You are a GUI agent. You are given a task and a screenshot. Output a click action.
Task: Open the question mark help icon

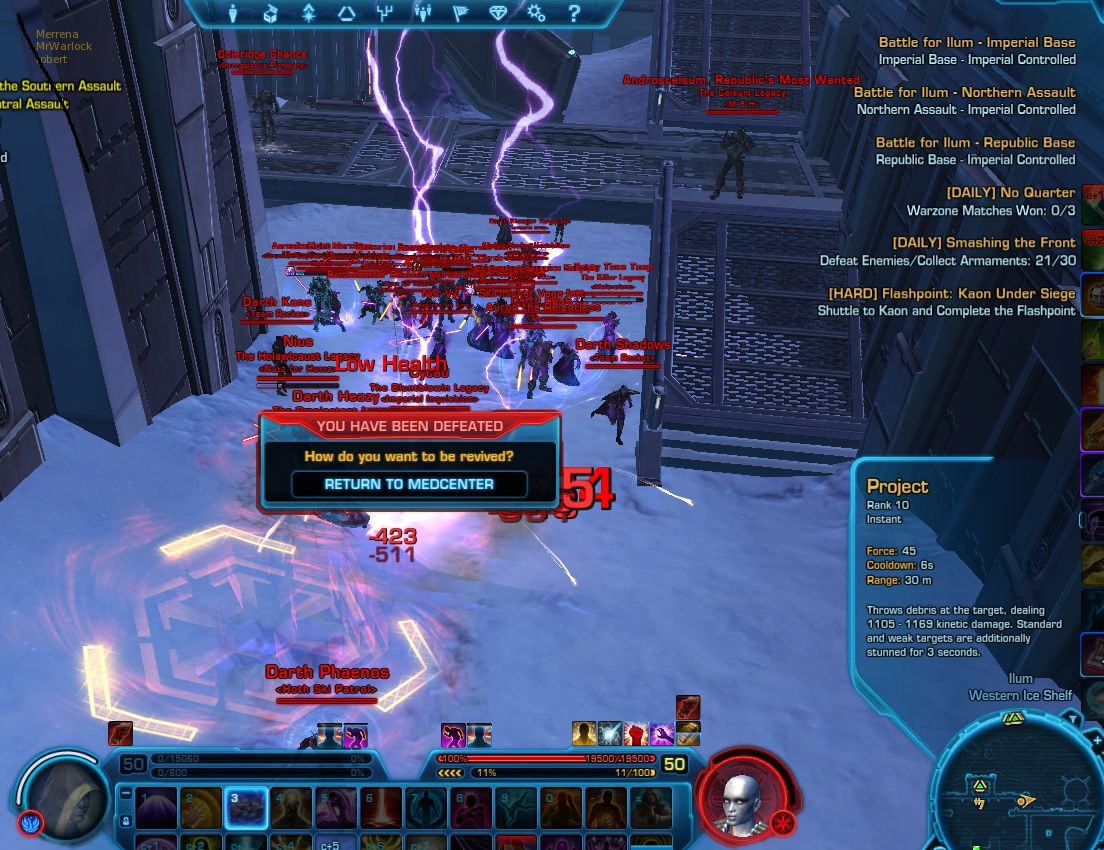[x=574, y=14]
